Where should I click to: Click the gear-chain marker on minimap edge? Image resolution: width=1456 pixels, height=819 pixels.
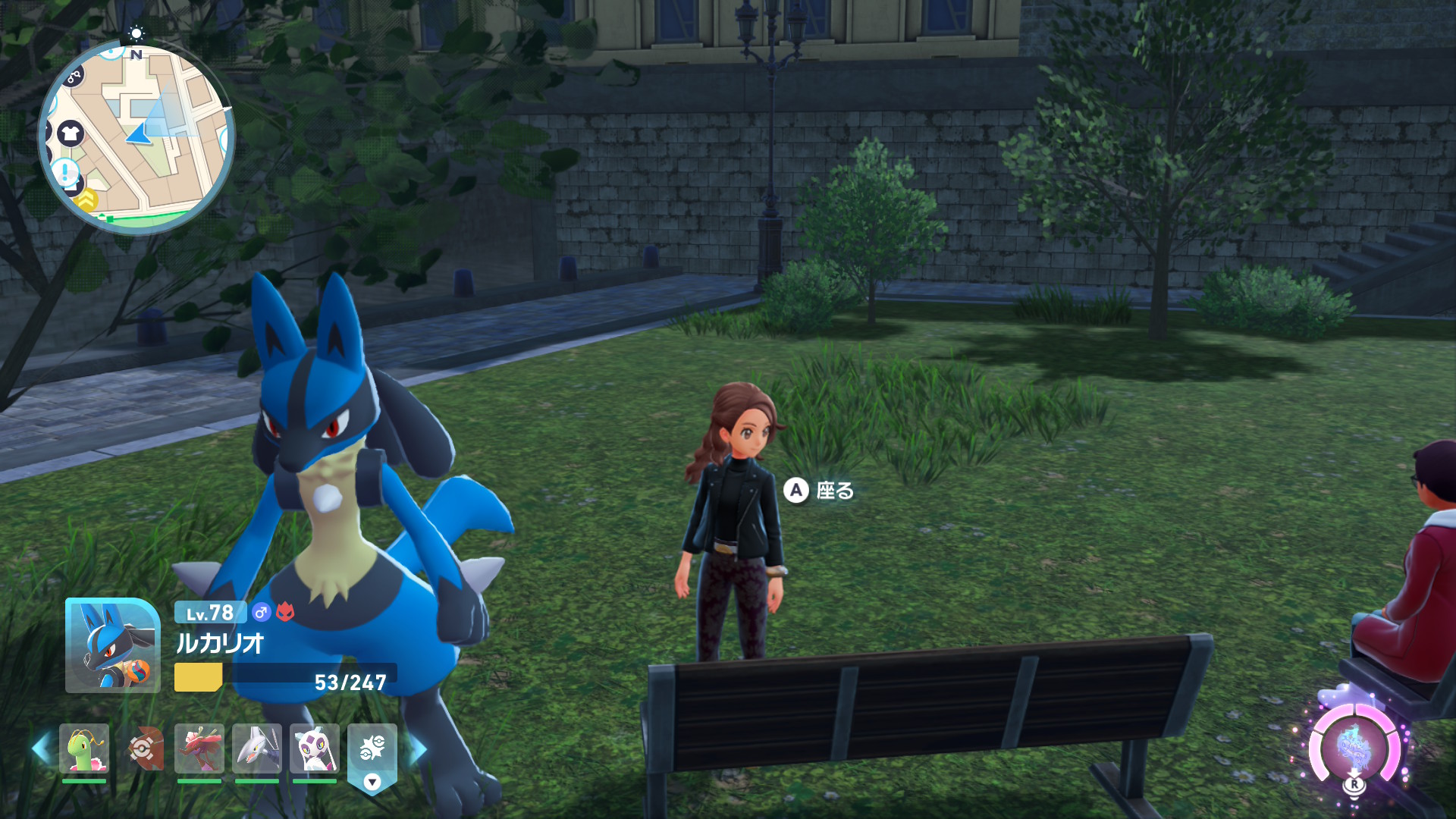(x=73, y=76)
